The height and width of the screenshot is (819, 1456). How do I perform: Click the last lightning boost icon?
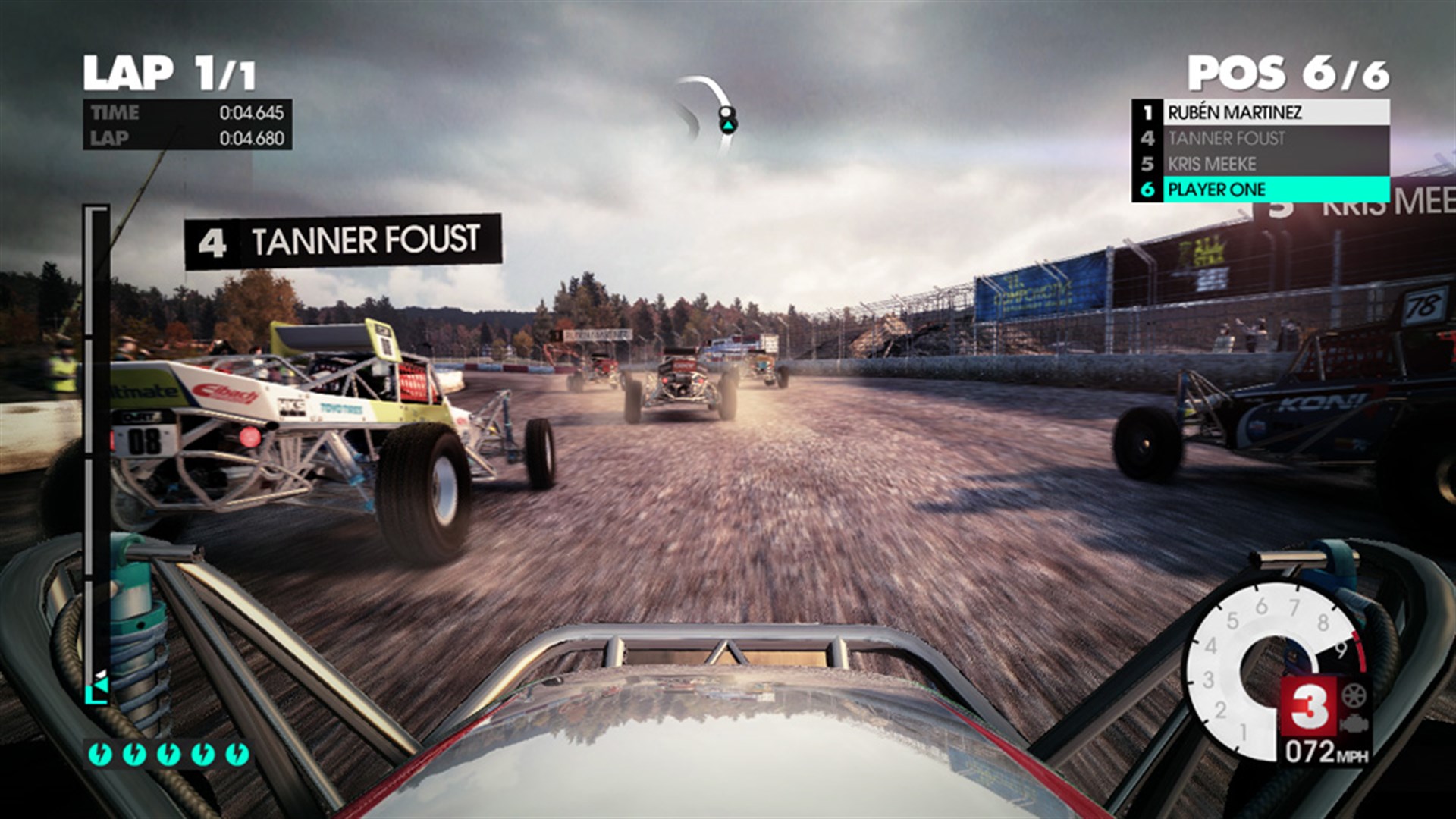click(x=240, y=753)
